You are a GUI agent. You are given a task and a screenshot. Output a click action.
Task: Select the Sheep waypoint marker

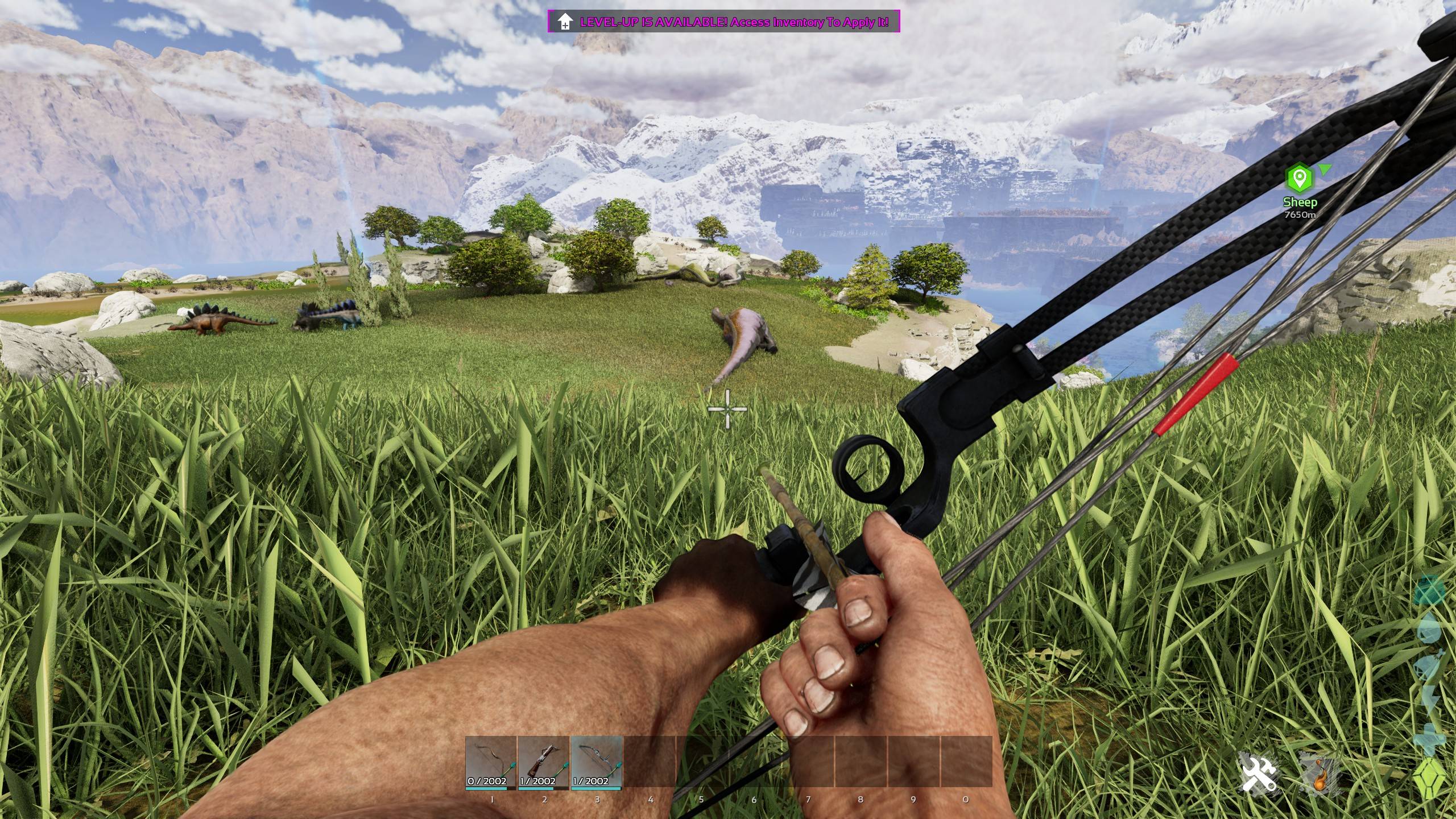point(1300,179)
